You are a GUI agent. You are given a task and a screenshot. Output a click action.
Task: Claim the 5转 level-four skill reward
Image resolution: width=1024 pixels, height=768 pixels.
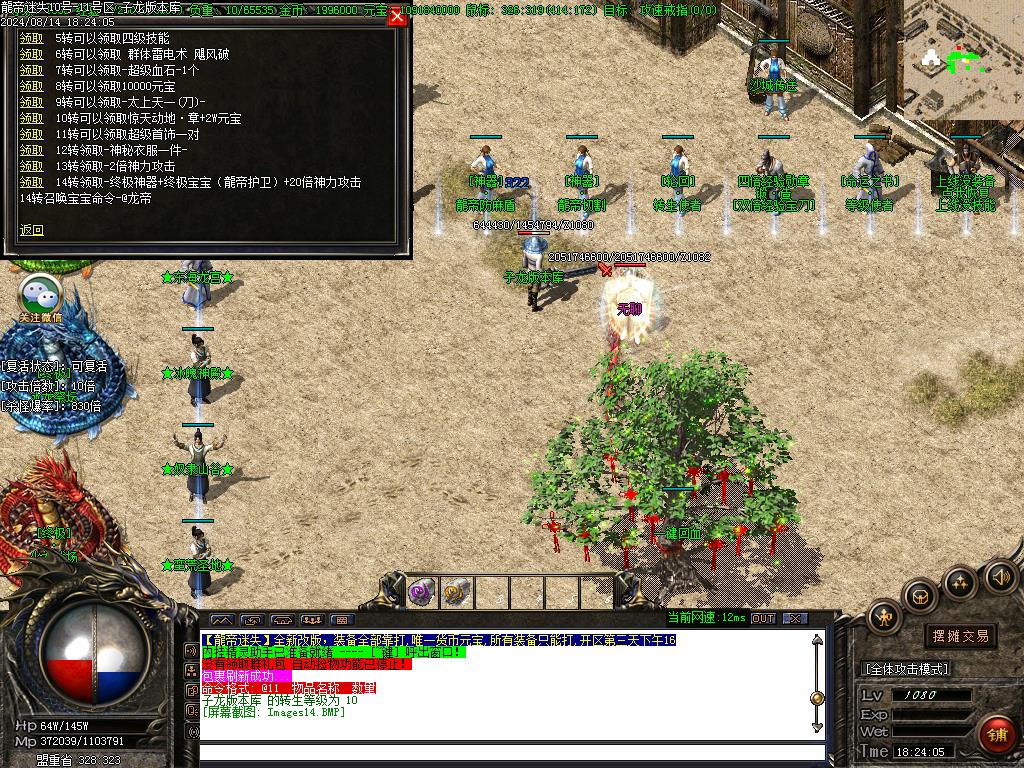(32, 38)
